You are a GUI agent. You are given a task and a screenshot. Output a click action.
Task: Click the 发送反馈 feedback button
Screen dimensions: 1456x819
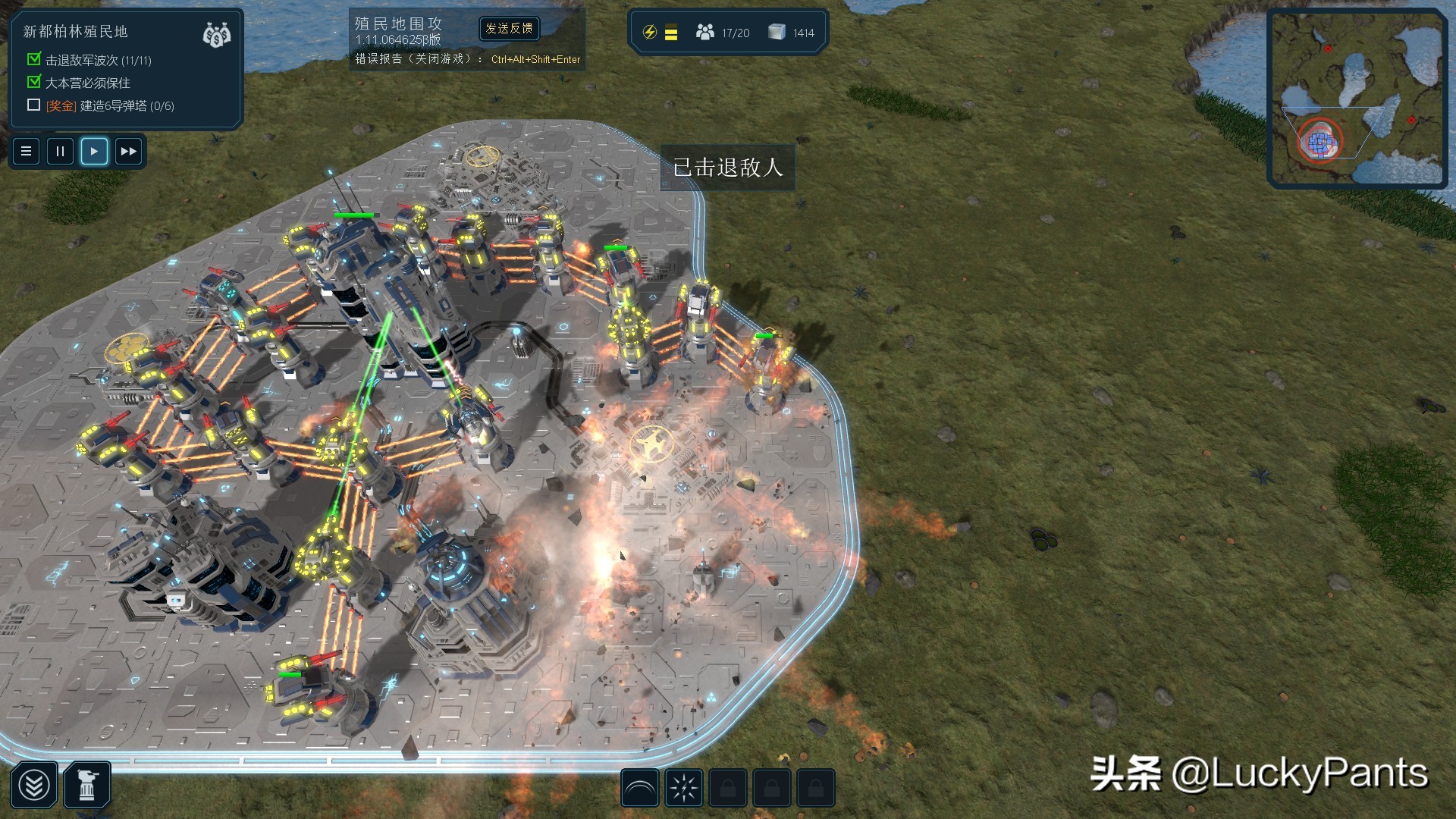[x=510, y=29]
